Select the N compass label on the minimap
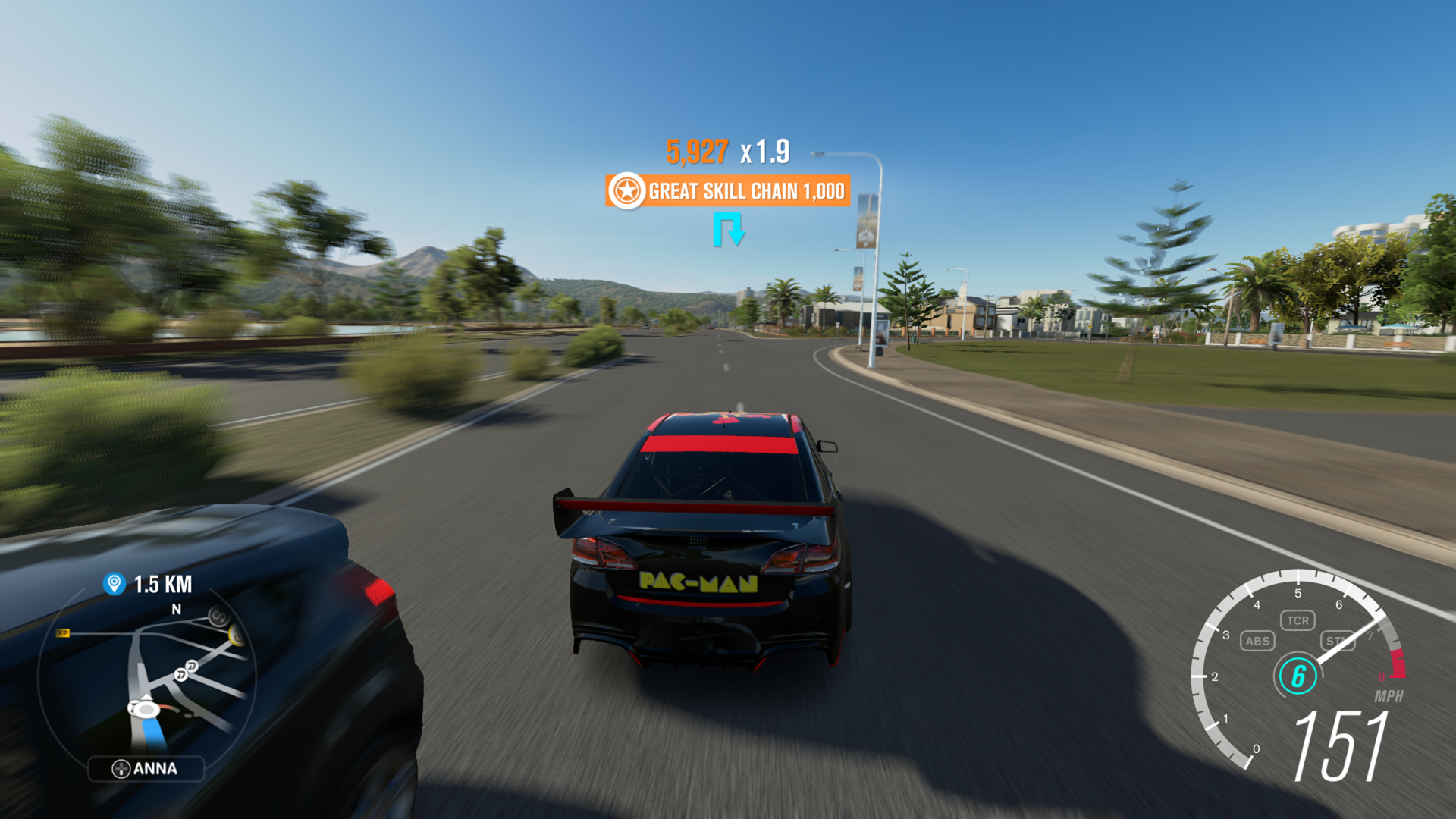 [x=176, y=608]
